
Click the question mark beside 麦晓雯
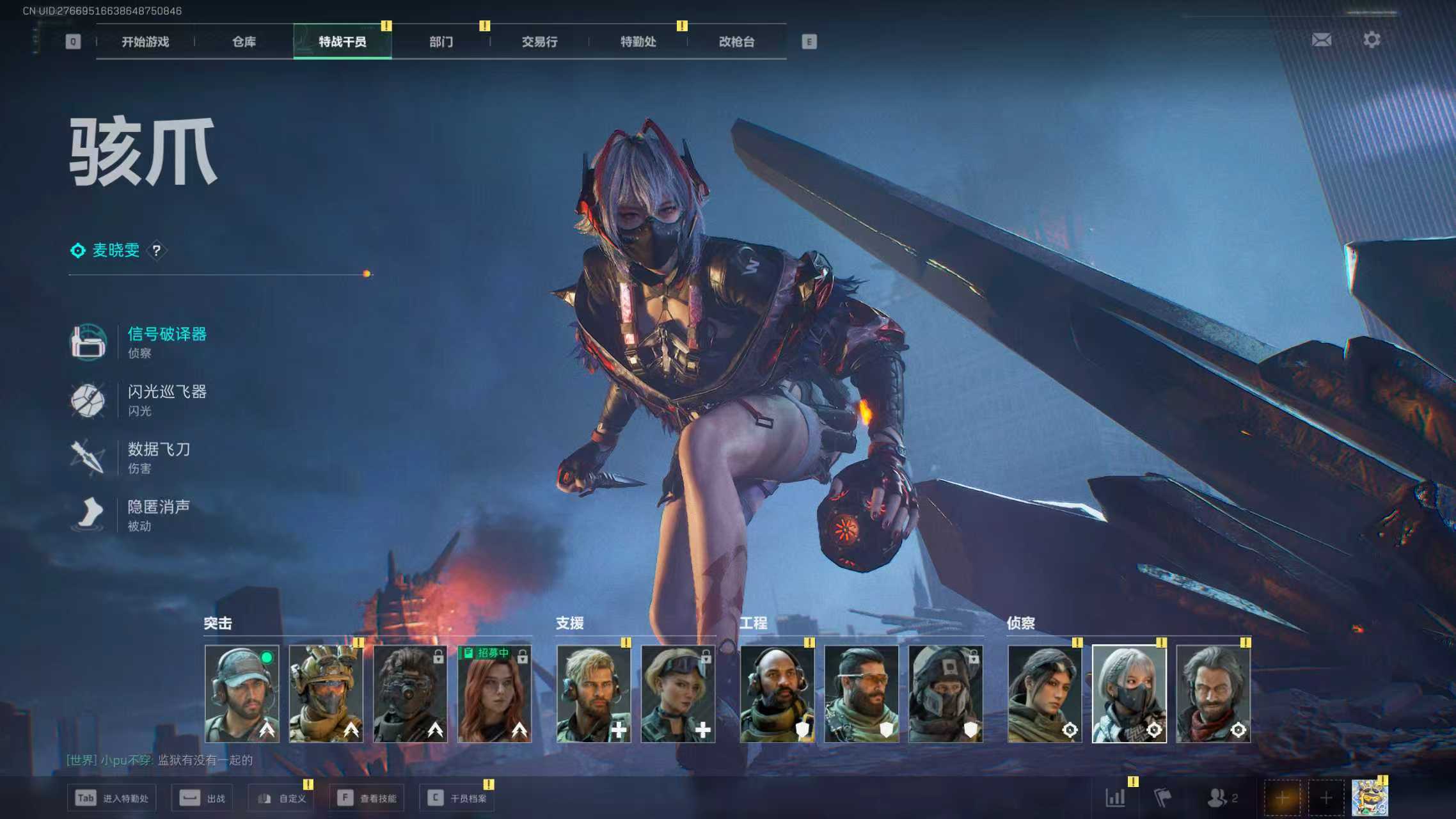coord(157,250)
